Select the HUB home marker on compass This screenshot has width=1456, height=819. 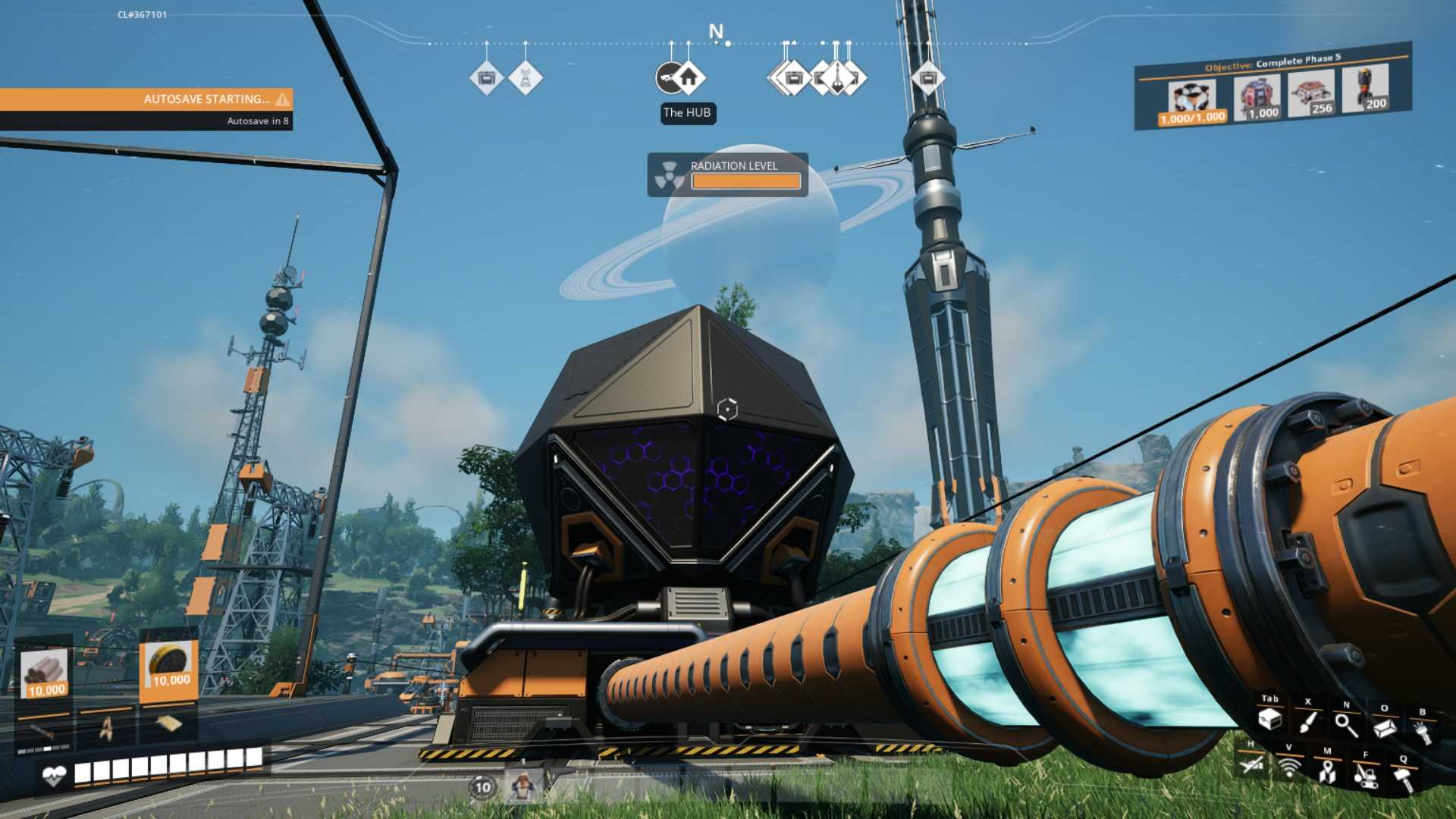pyautogui.click(x=688, y=77)
